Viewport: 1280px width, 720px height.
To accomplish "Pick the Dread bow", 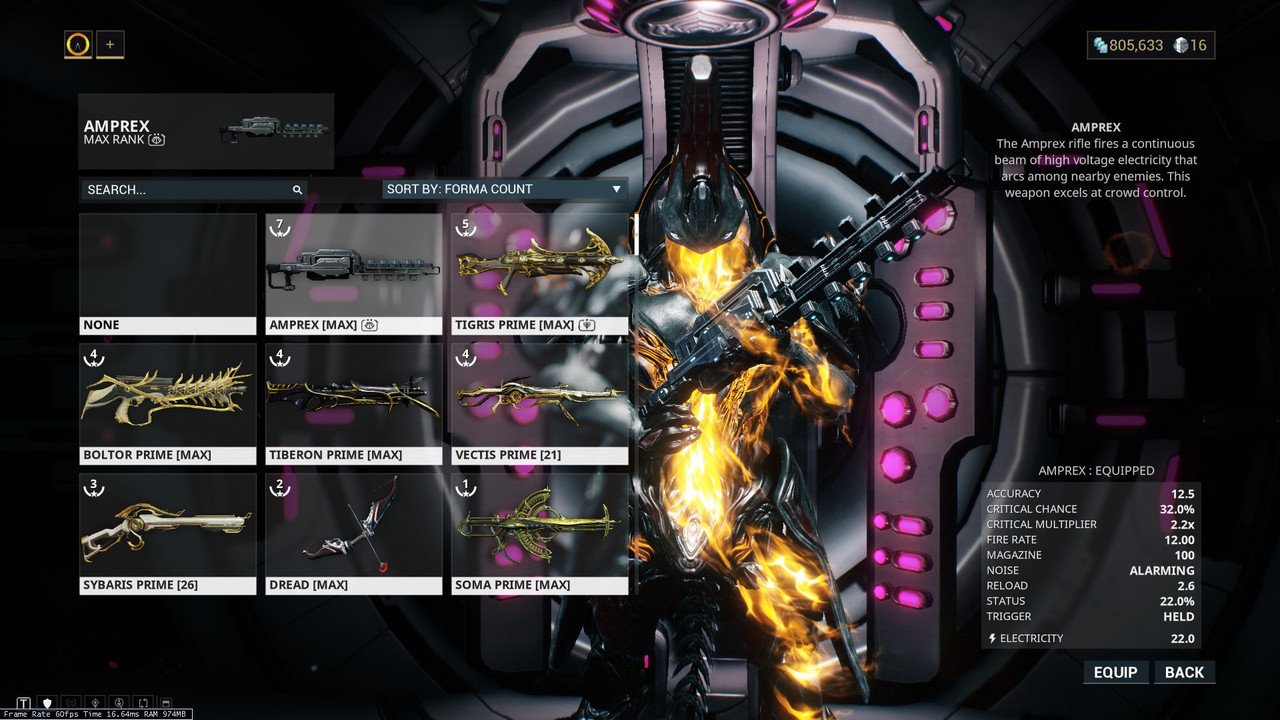I will point(353,533).
